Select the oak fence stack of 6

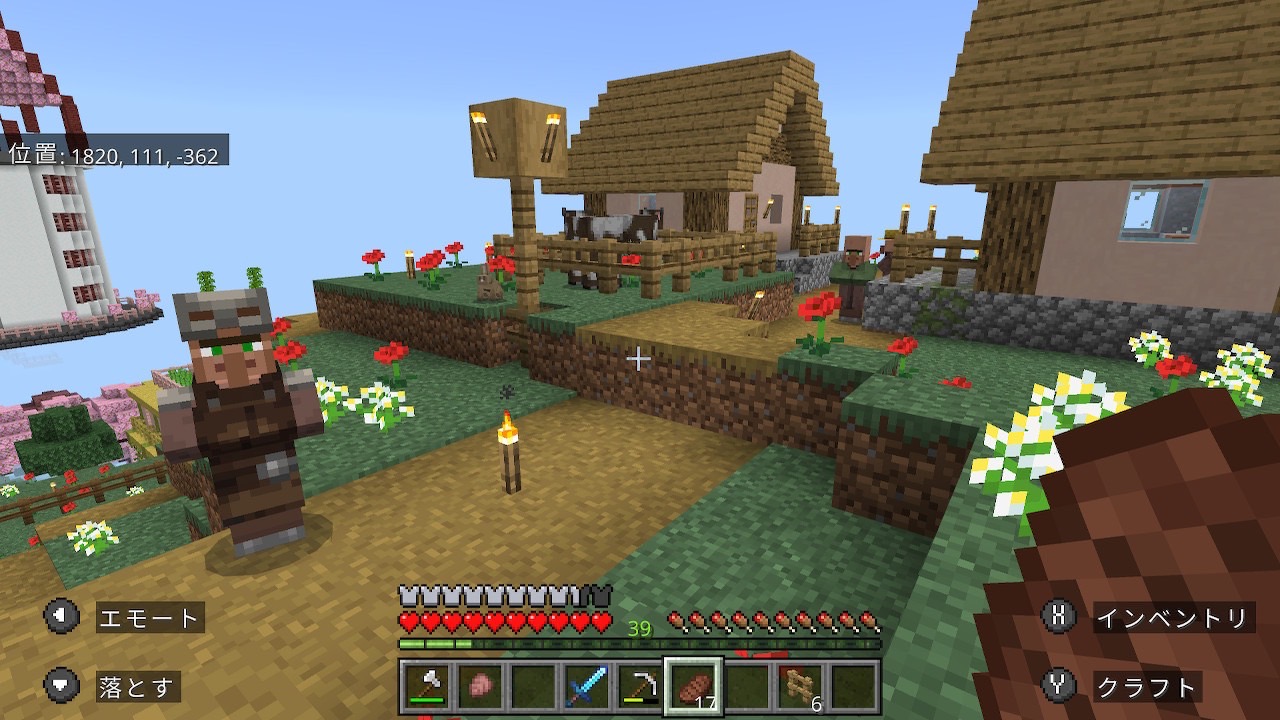[801, 687]
